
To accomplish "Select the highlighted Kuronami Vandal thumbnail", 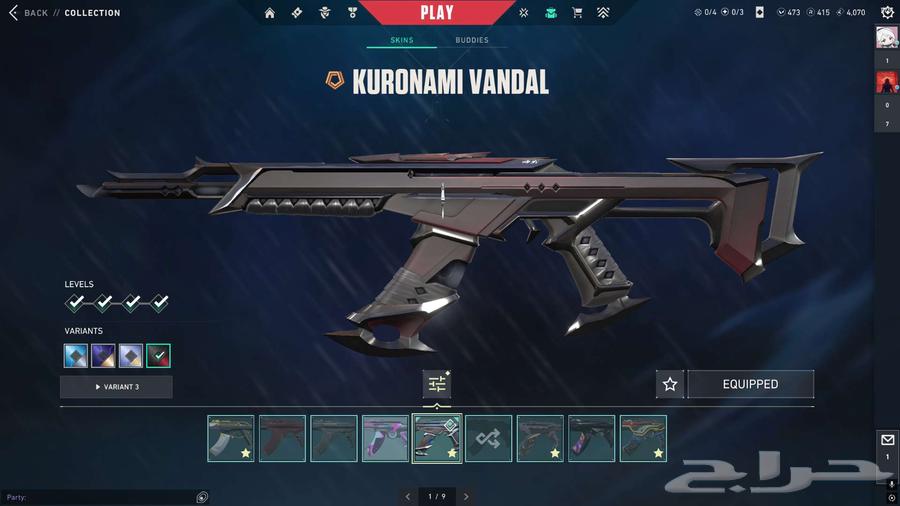I will coord(437,438).
